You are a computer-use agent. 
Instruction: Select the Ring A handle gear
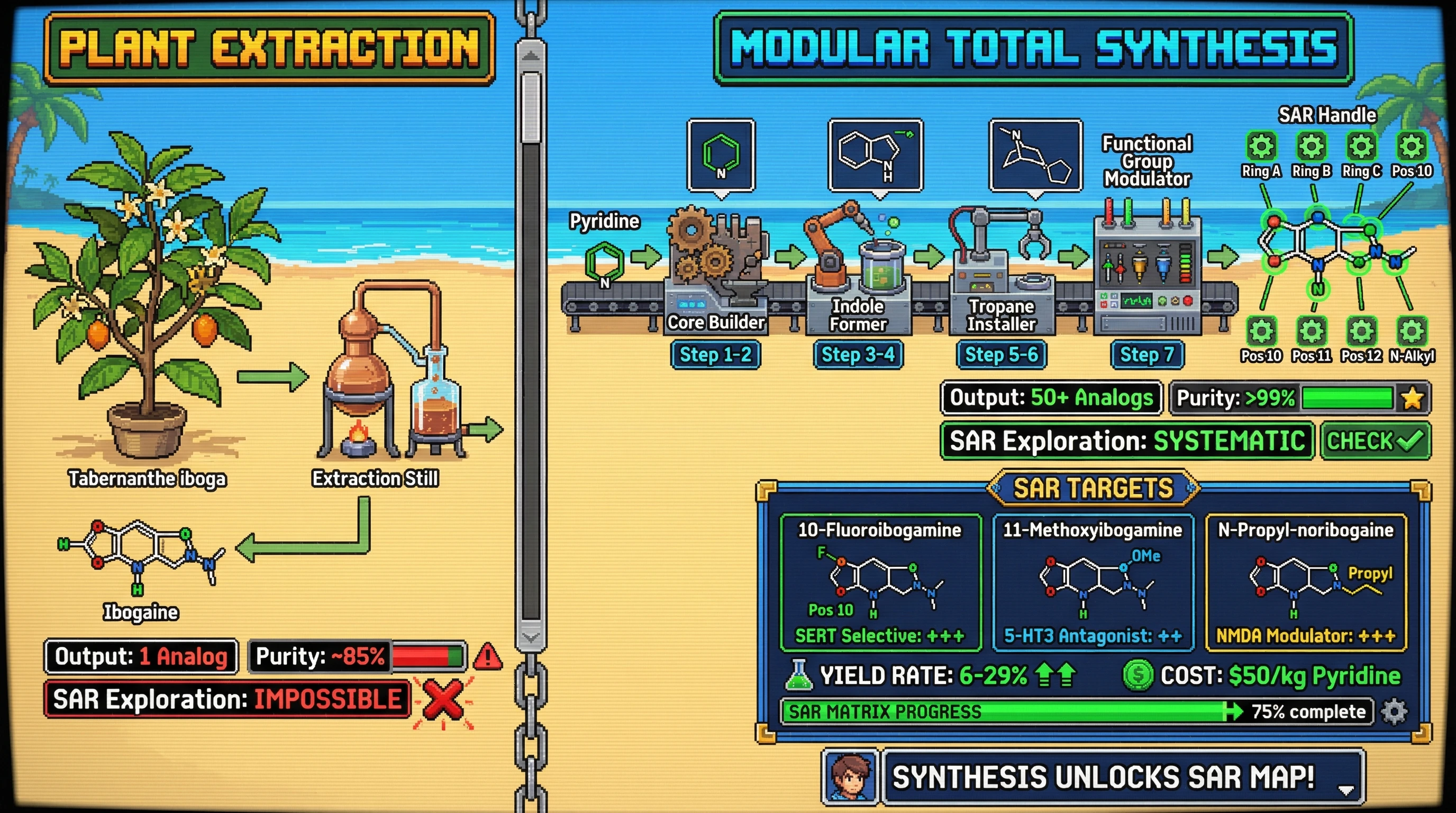[x=1261, y=147]
